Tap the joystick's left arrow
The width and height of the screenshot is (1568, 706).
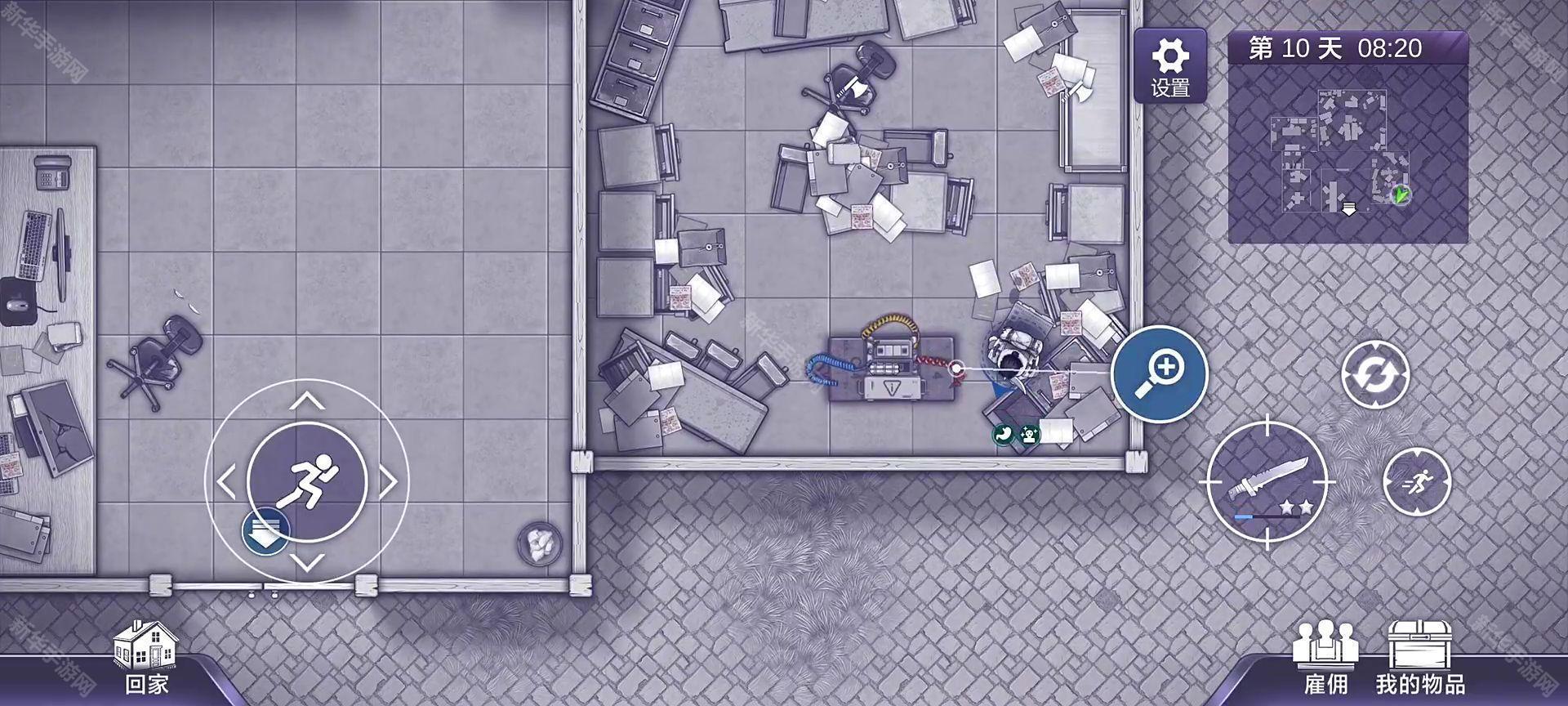coord(225,482)
